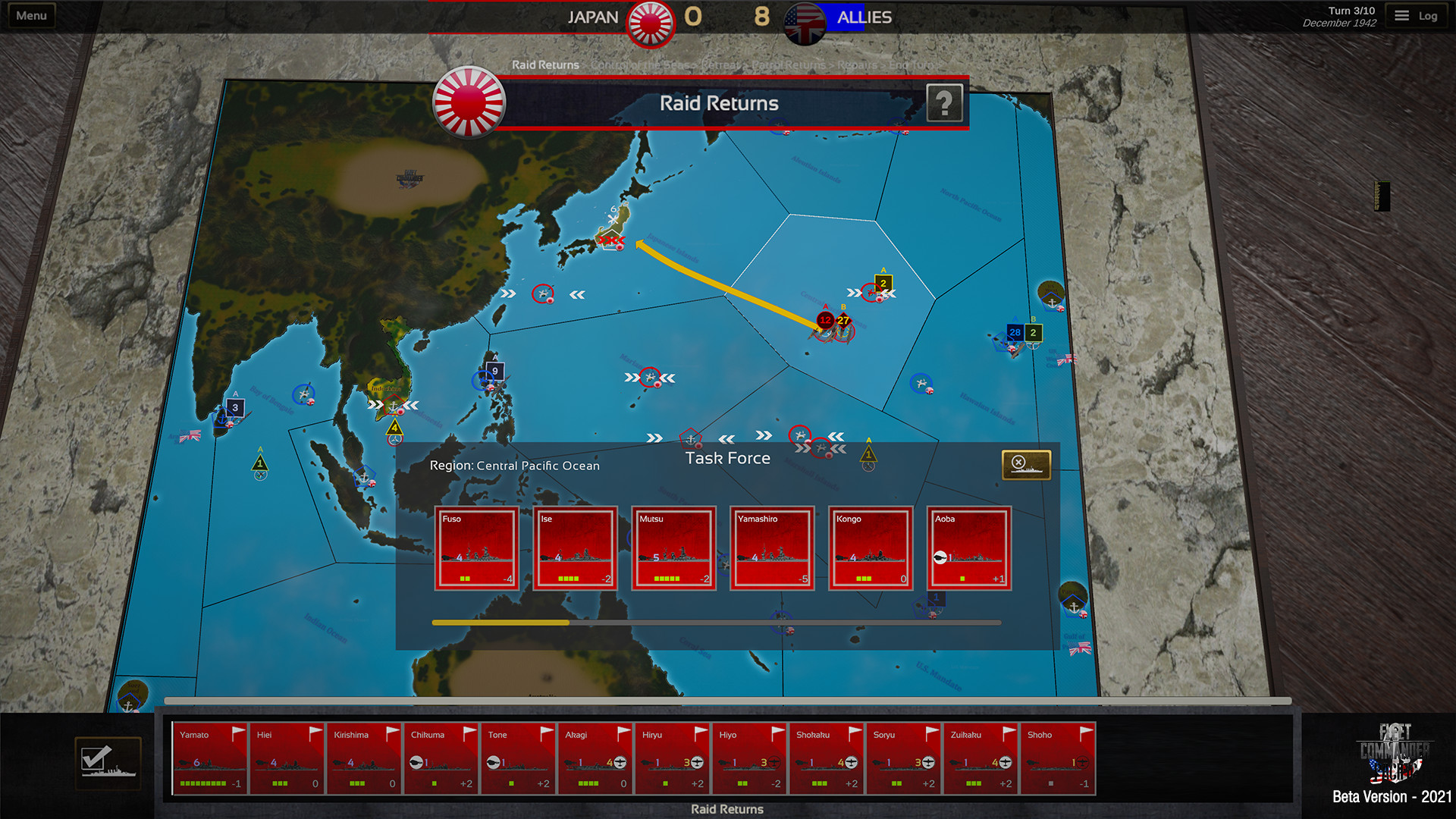Image resolution: width=1456 pixels, height=819 pixels.
Task: Select the red 12 Japanese task force counter
Action: coord(824,321)
